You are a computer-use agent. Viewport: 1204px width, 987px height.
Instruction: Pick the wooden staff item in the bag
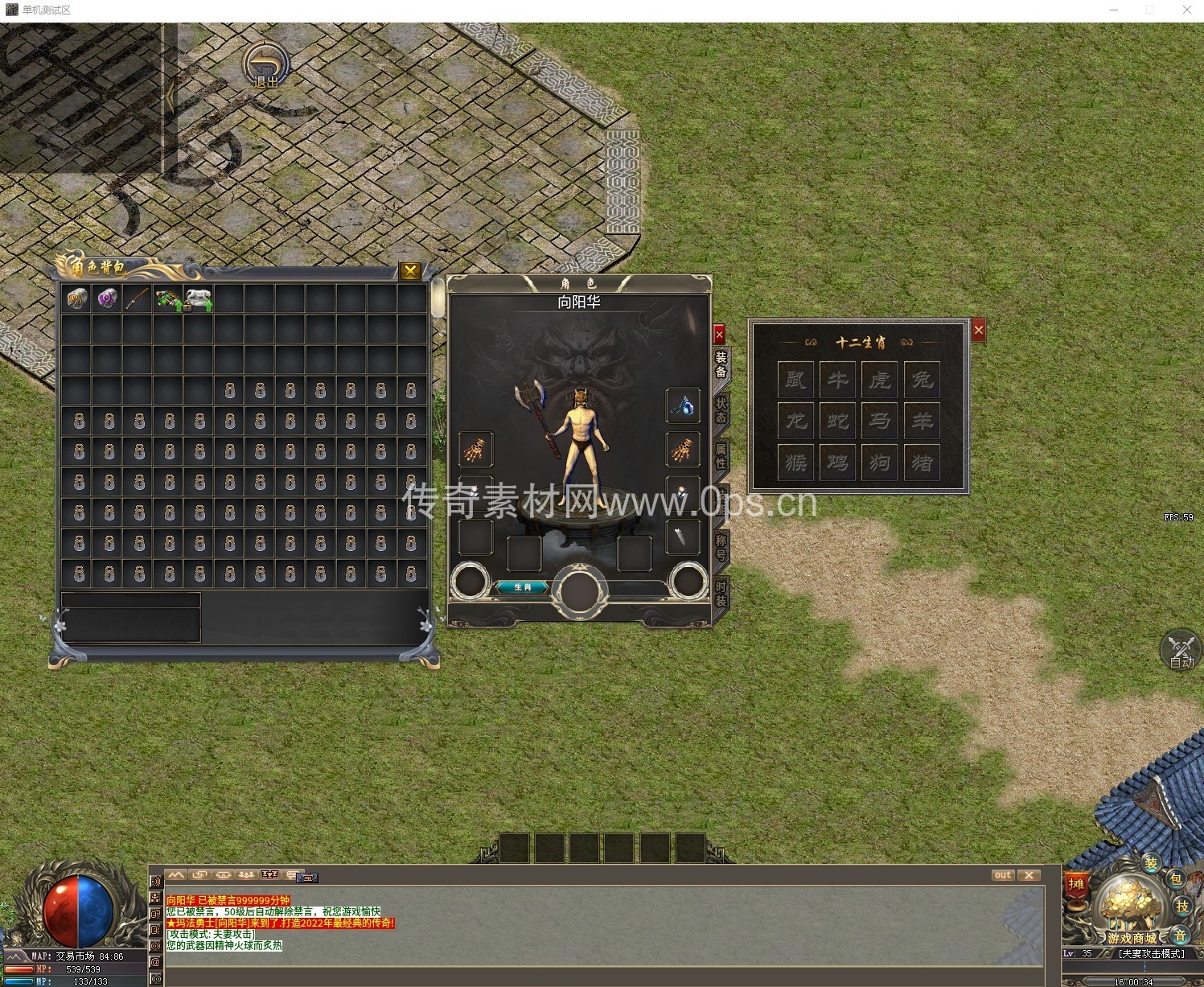pos(138,299)
